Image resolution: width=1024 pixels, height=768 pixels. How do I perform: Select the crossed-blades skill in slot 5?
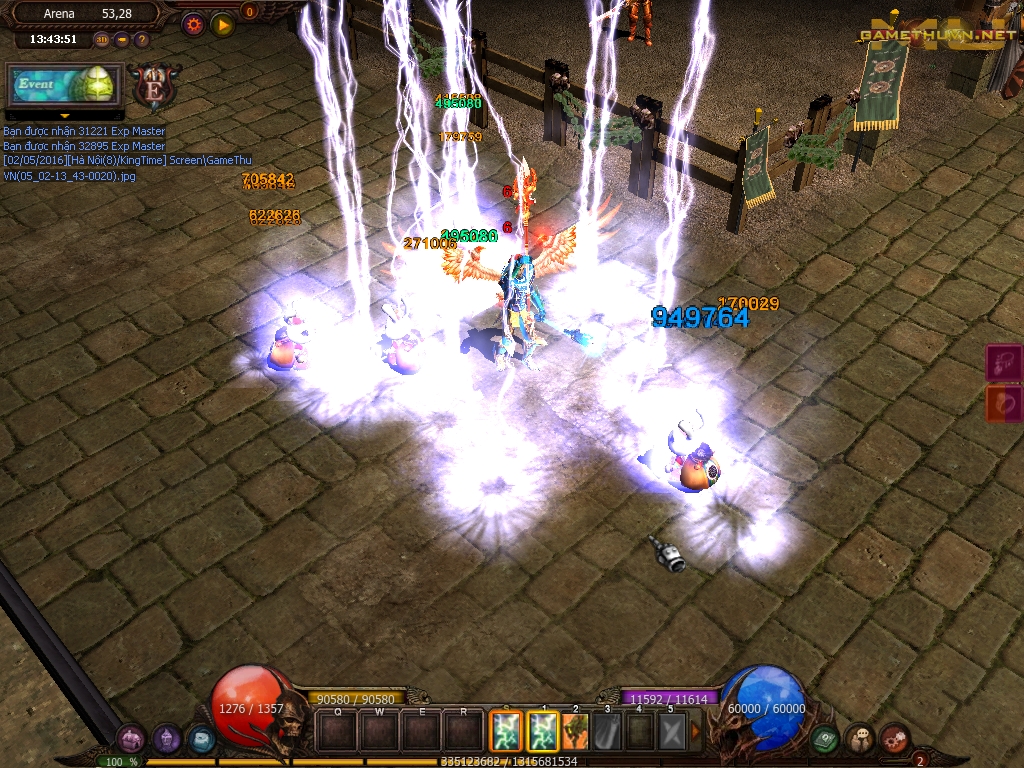pos(672,732)
